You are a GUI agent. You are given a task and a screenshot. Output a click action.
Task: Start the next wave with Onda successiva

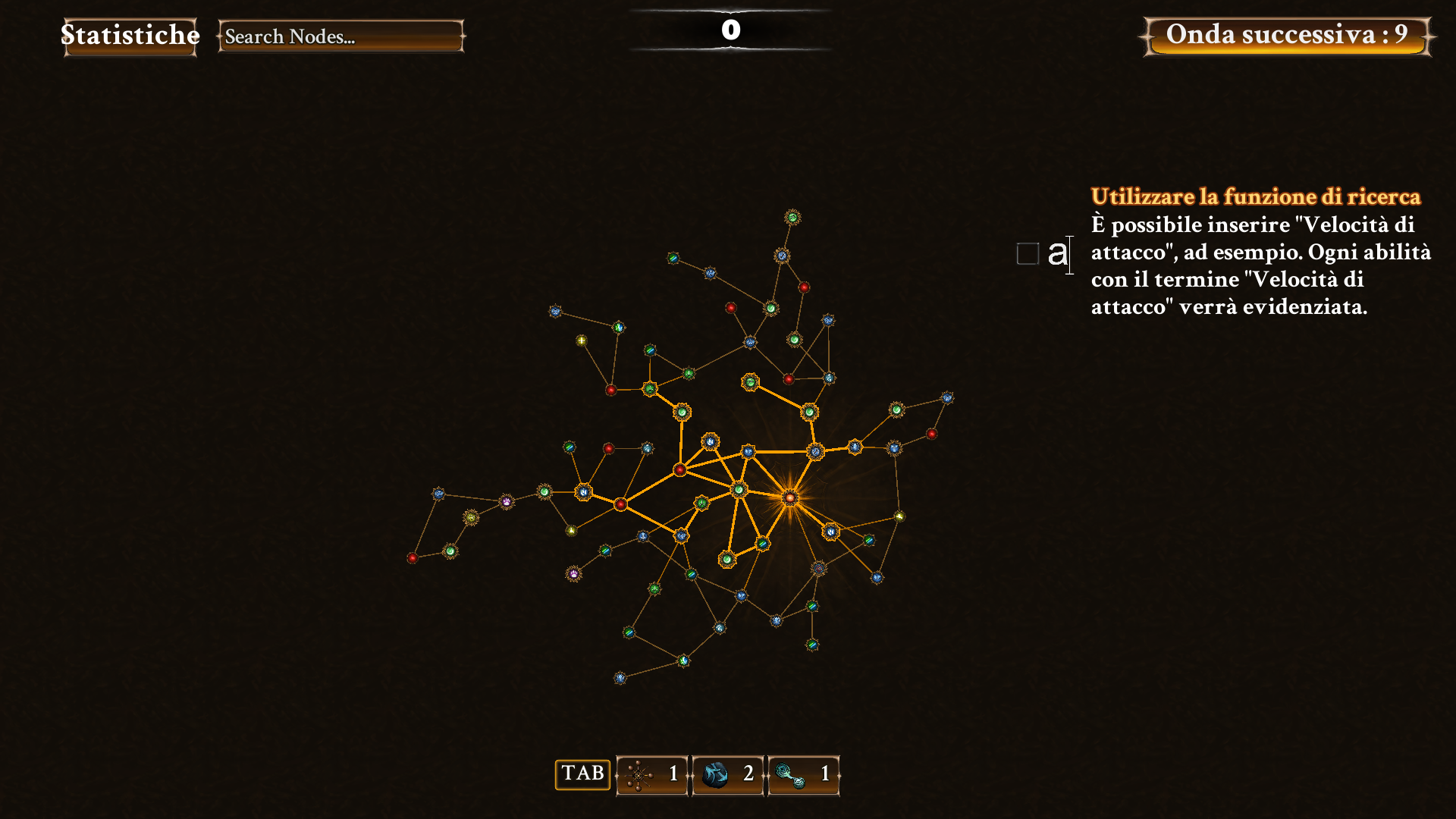(1287, 36)
